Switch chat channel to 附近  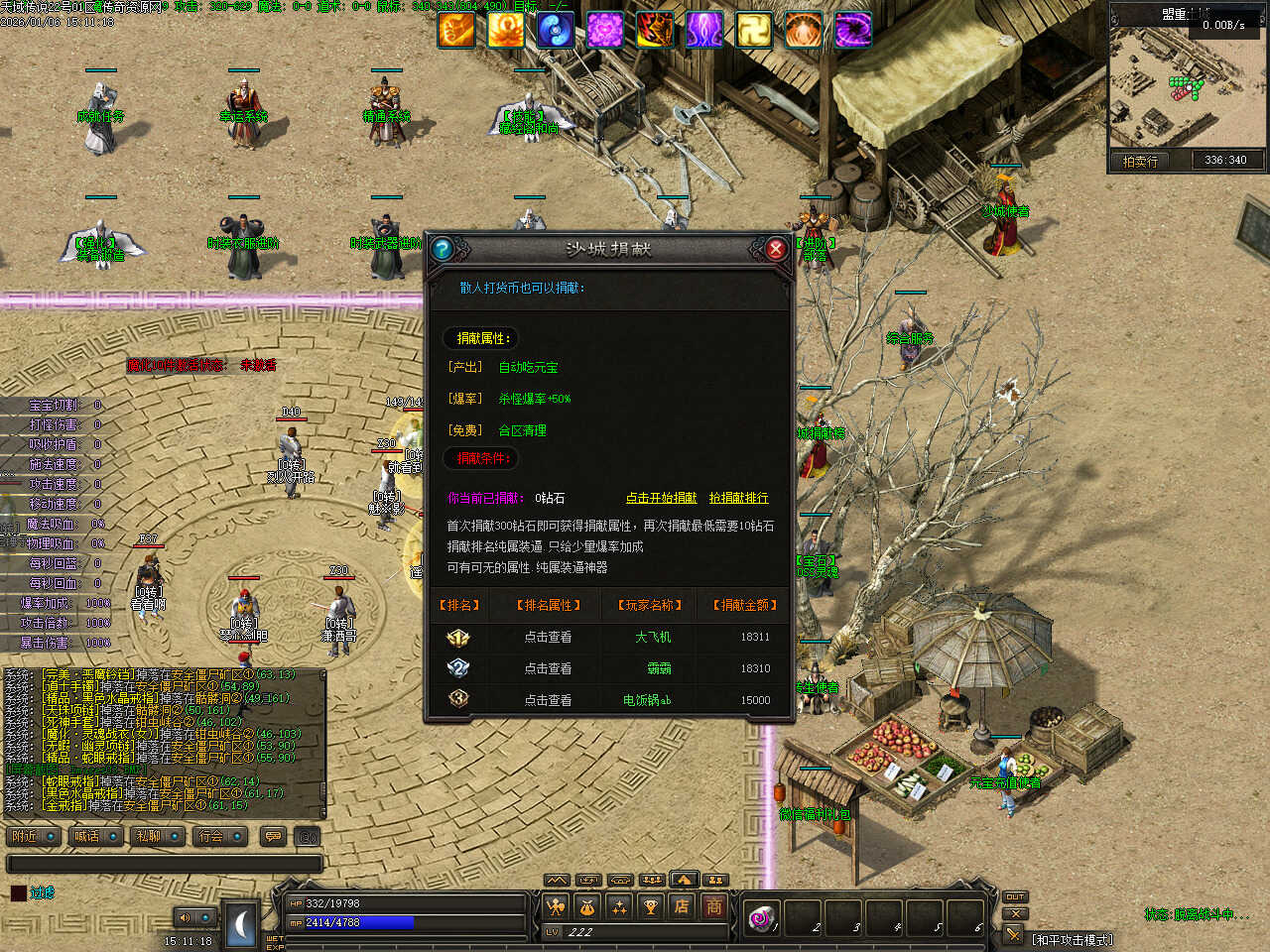pos(34,837)
